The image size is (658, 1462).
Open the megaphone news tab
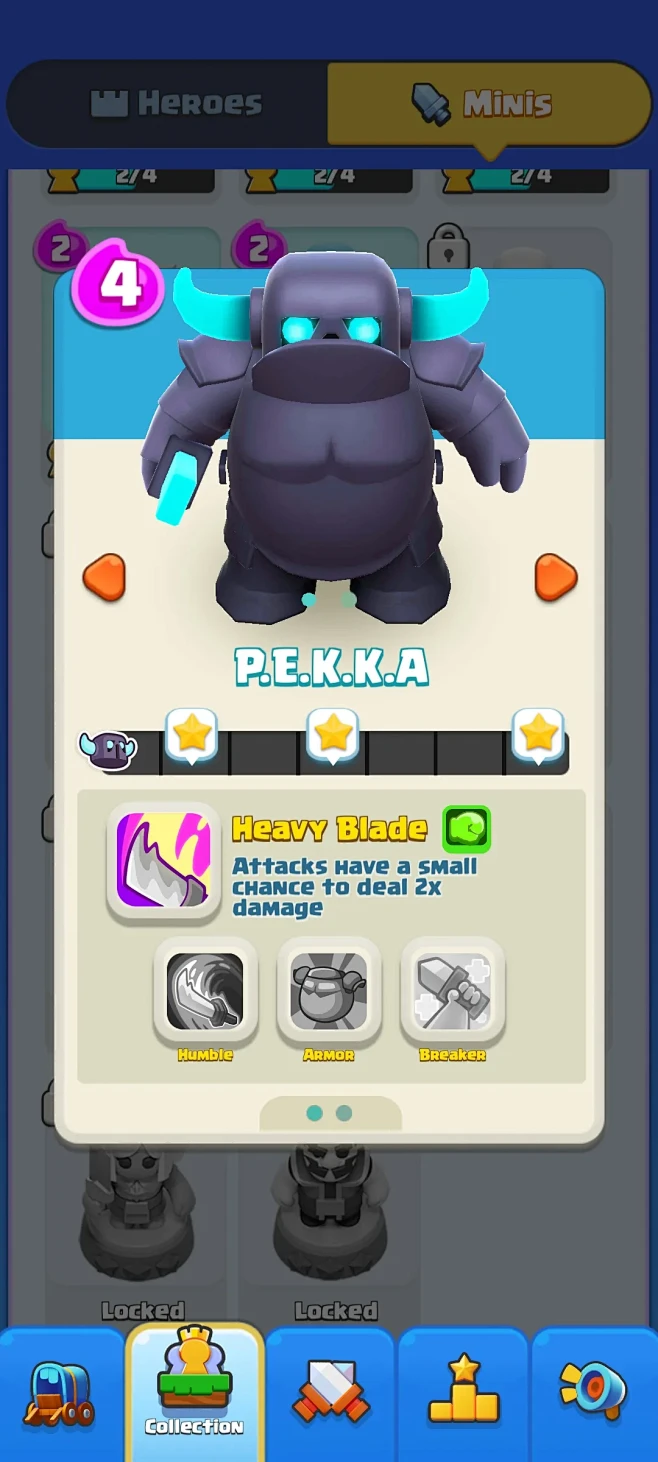[593, 1393]
